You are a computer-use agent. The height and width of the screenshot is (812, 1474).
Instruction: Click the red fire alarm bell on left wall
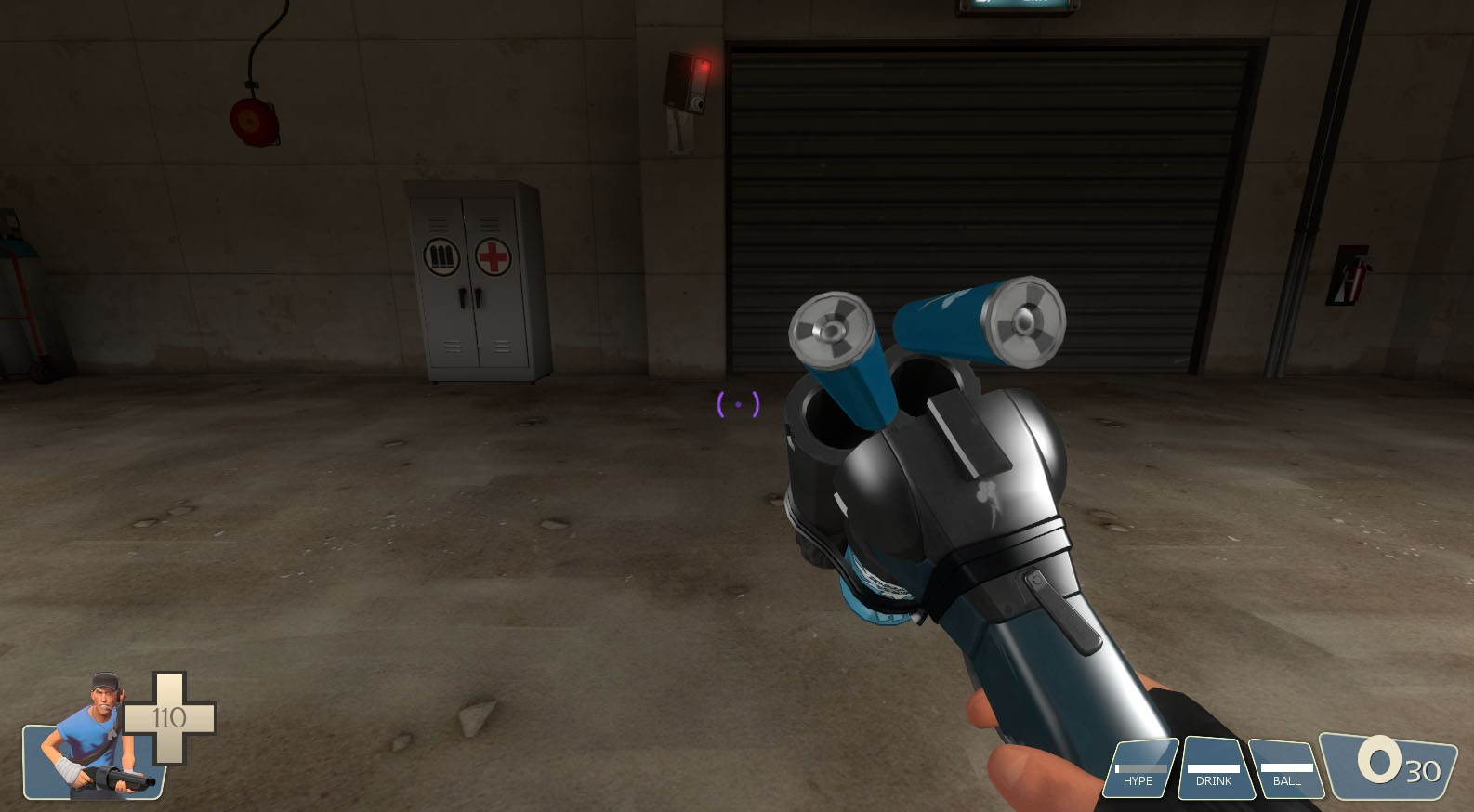254,121
